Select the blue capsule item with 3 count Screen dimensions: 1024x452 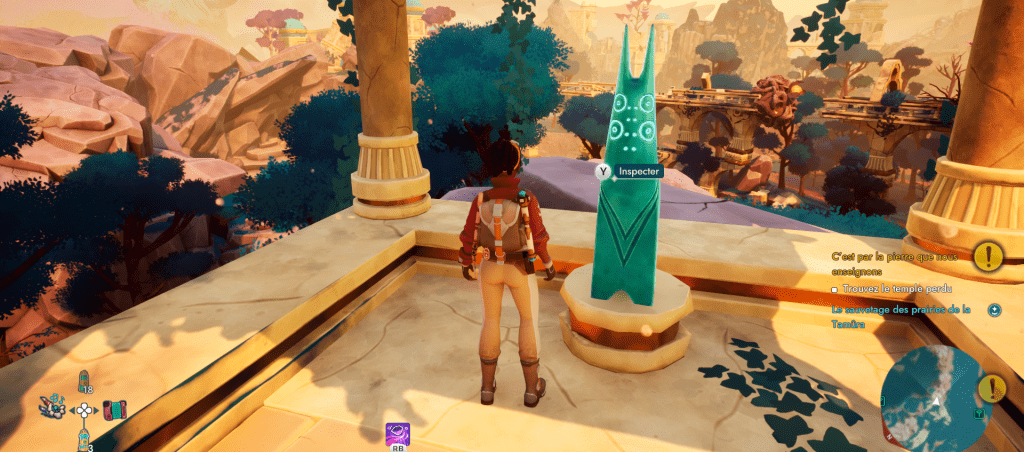[84, 436]
